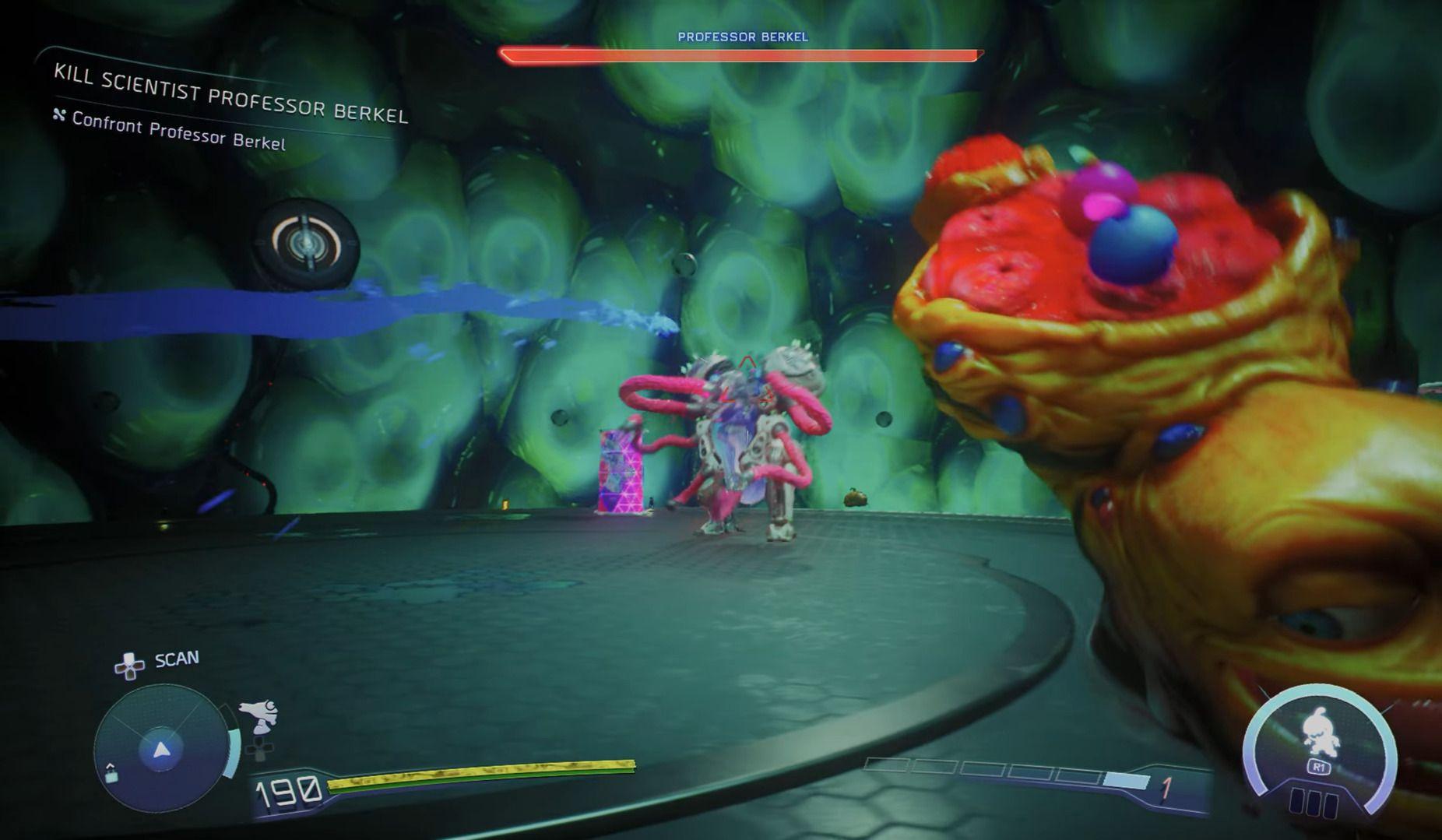This screenshot has width=1442, height=840.
Task: Select the Confront Professor Berkel sub-objective
Action: [x=178, y=130]
